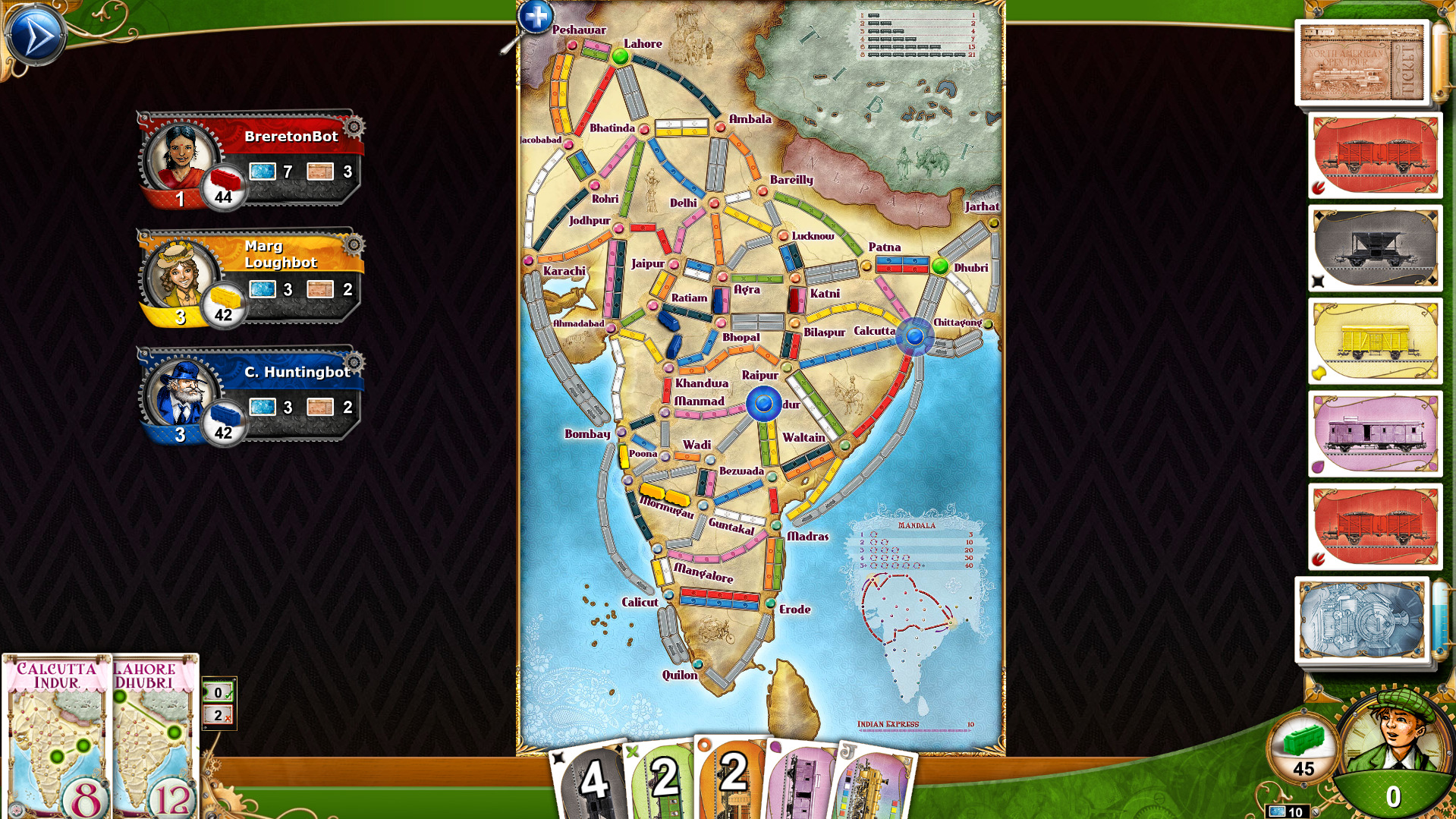
Task: Take the topmost face-up red train card
Action: click(x=1373, y=156)
